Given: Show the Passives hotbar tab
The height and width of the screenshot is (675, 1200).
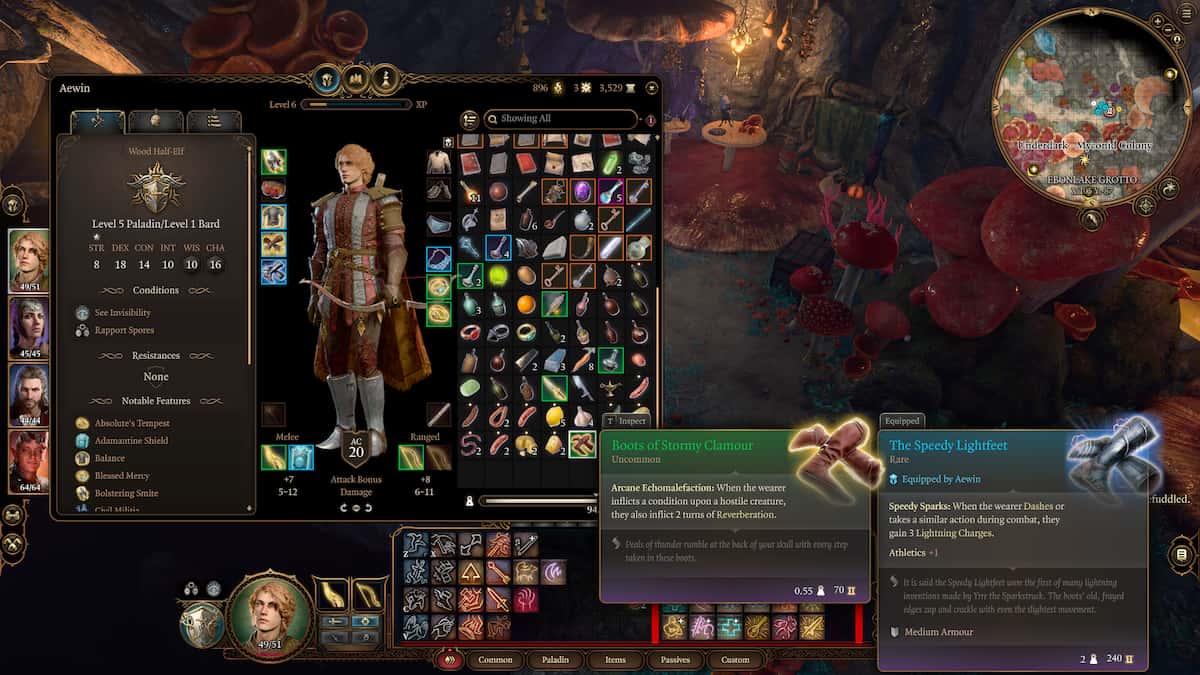Looking at the screenshot, I should click(675, 660).
